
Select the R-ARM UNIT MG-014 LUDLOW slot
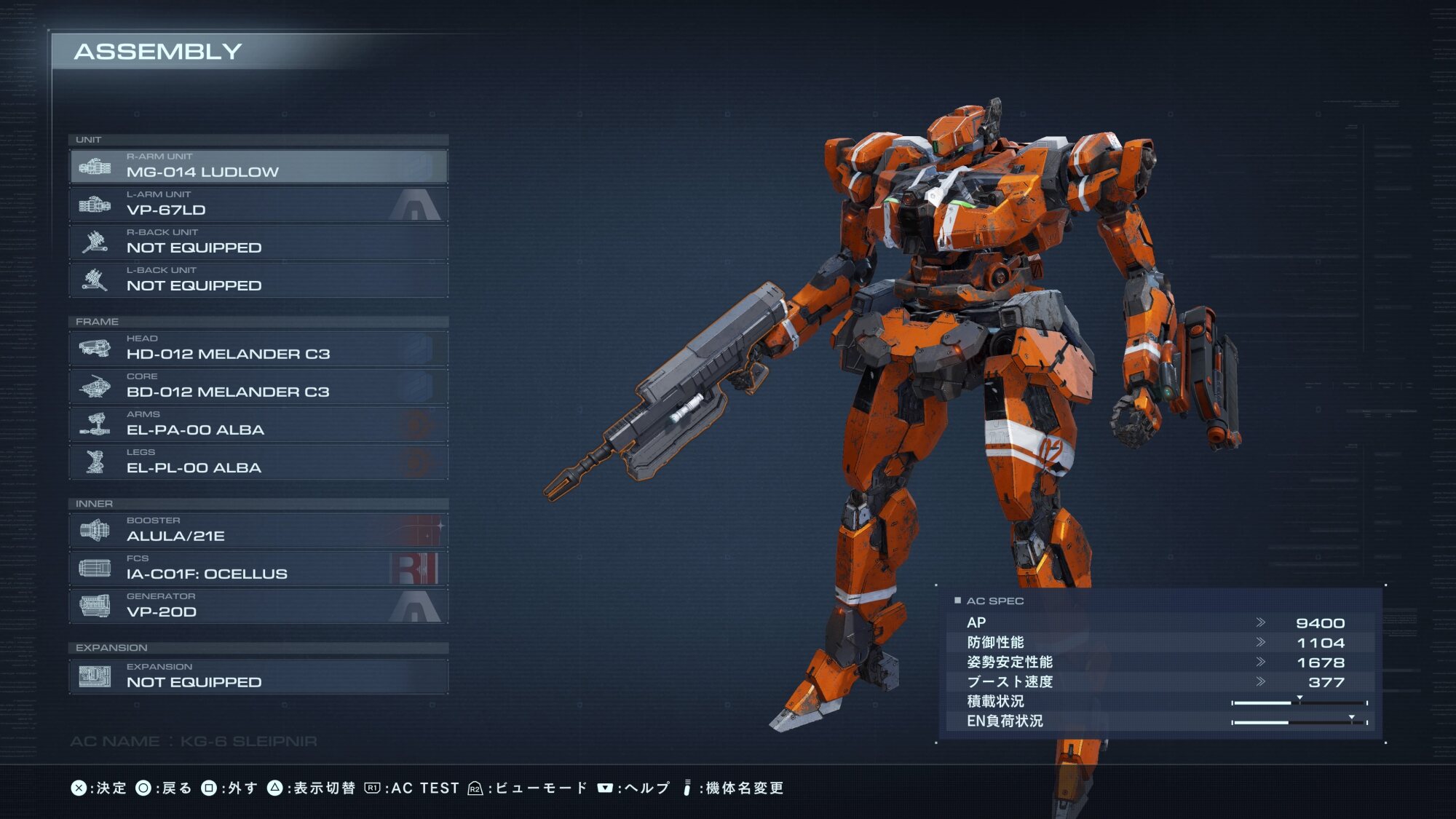pyautogui.click(x=258, y=166)
